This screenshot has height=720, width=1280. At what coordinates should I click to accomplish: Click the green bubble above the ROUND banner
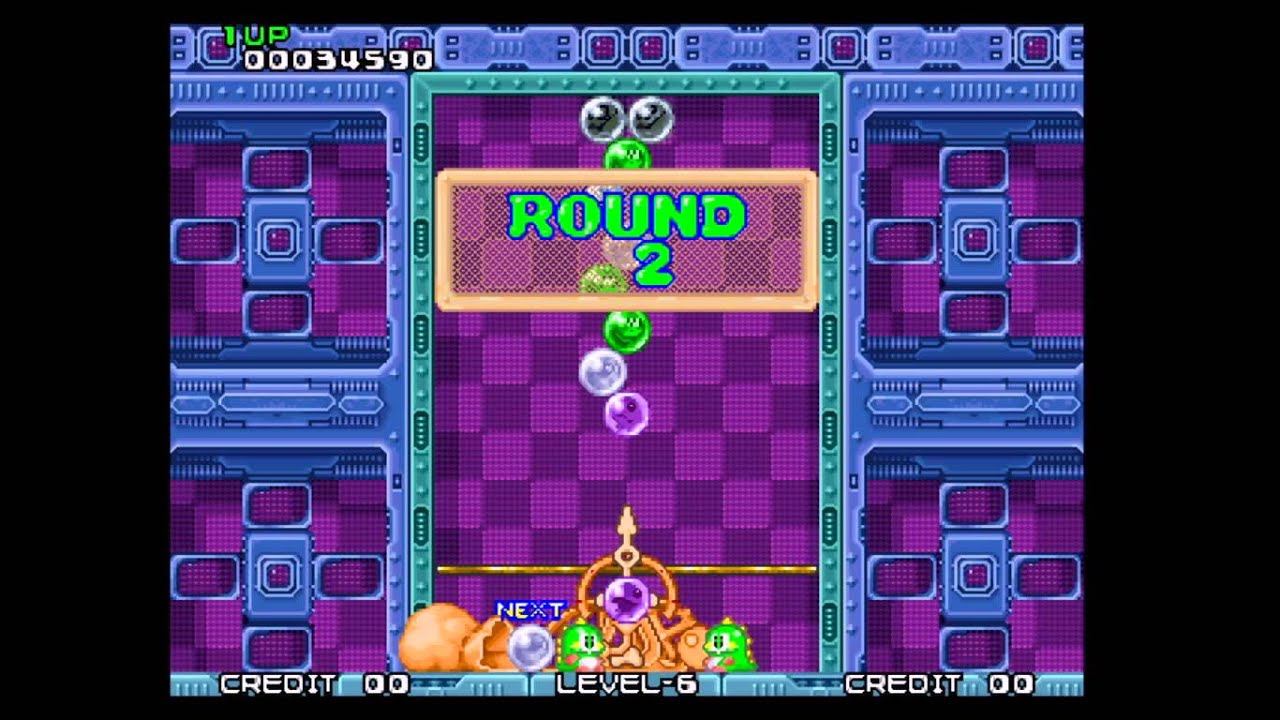(627, 155)
